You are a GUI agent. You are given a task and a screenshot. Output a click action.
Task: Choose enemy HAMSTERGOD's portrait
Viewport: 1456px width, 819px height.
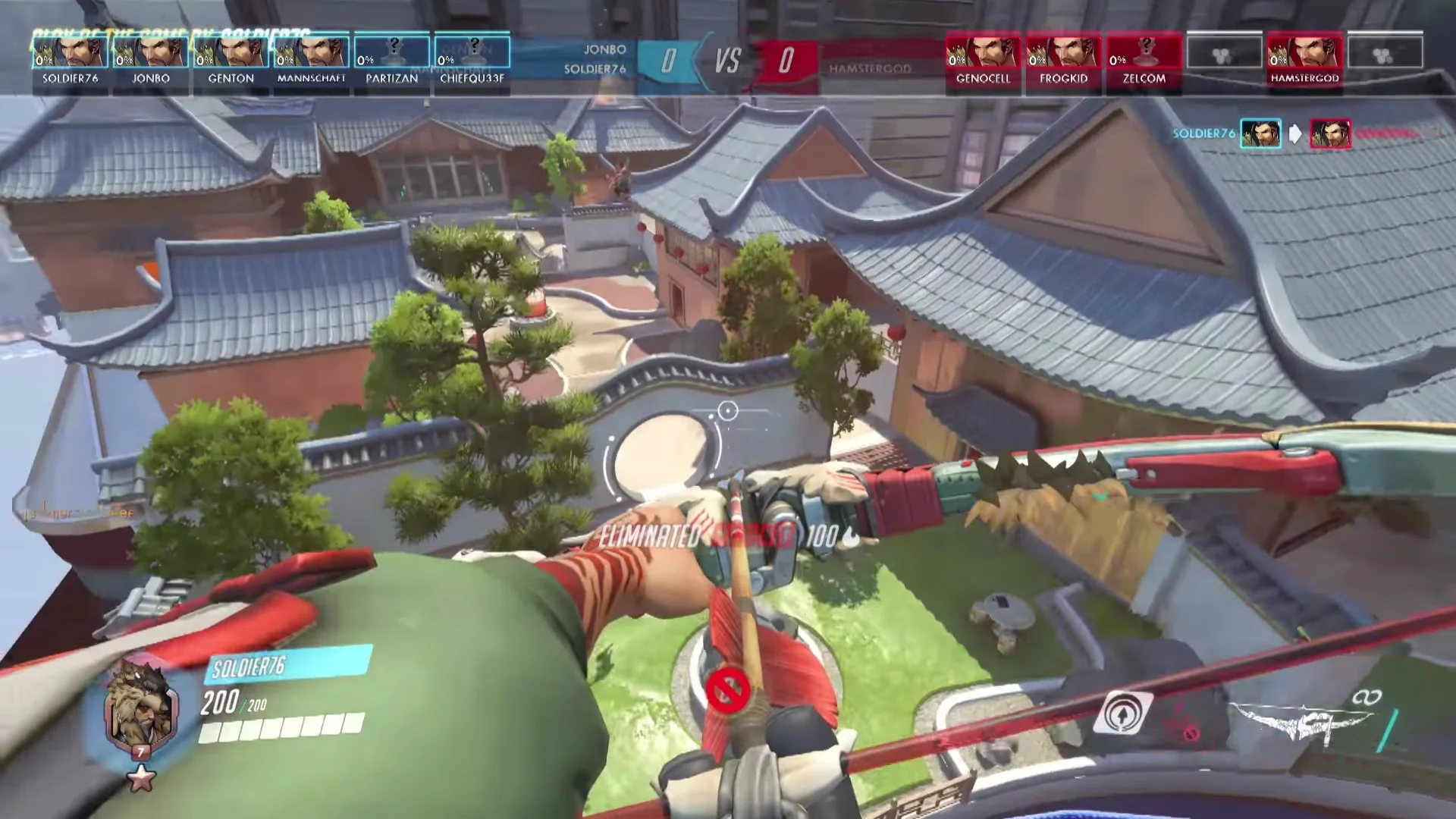pyautogui.click(x=1304, y=52)
